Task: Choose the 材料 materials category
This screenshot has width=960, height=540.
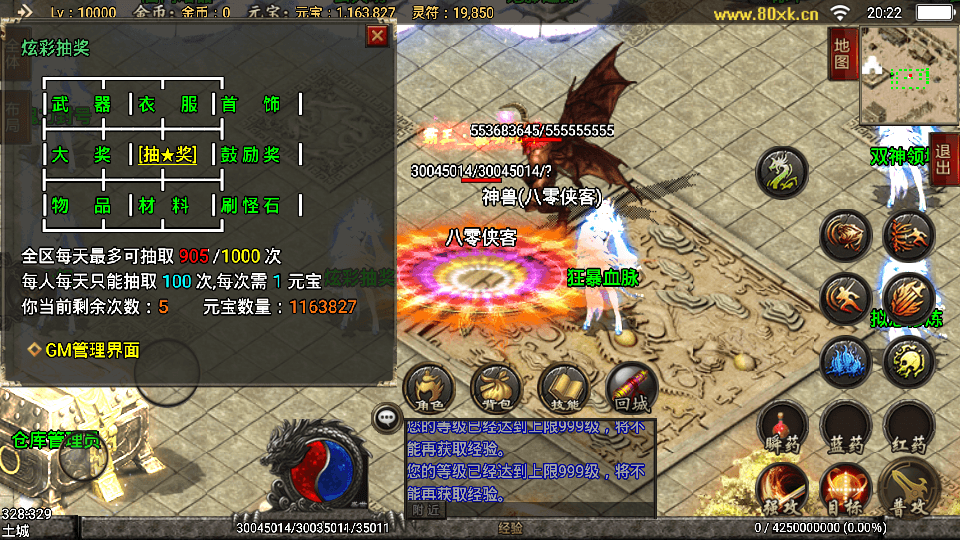Action: click(168, 205)
